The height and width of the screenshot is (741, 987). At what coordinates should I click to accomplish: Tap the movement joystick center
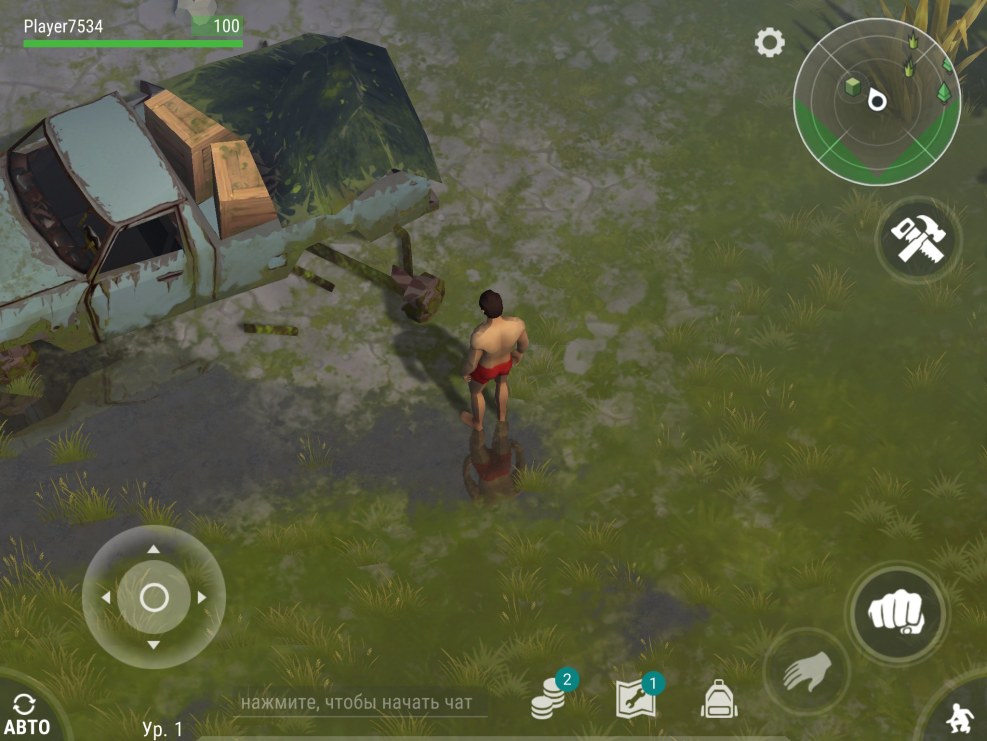(x=154, y=597)
